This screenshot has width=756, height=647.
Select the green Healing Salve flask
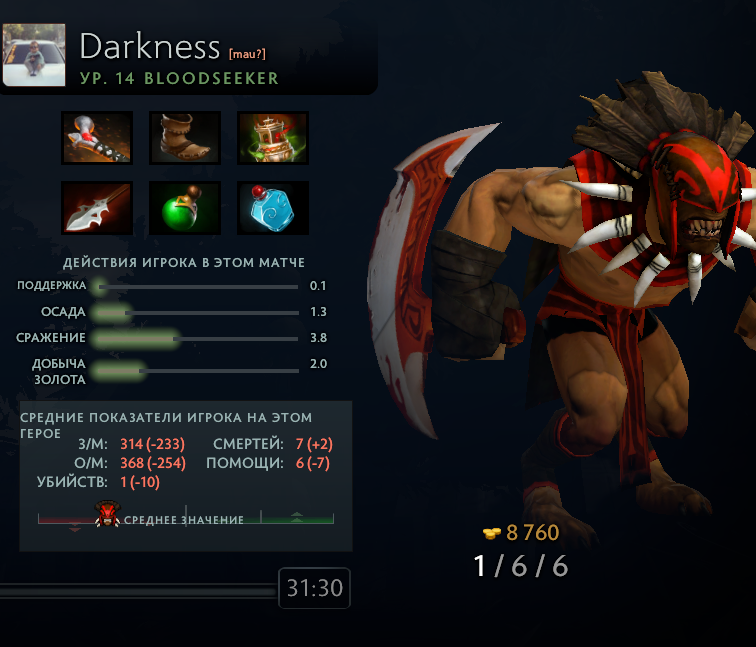coord(185,208)
